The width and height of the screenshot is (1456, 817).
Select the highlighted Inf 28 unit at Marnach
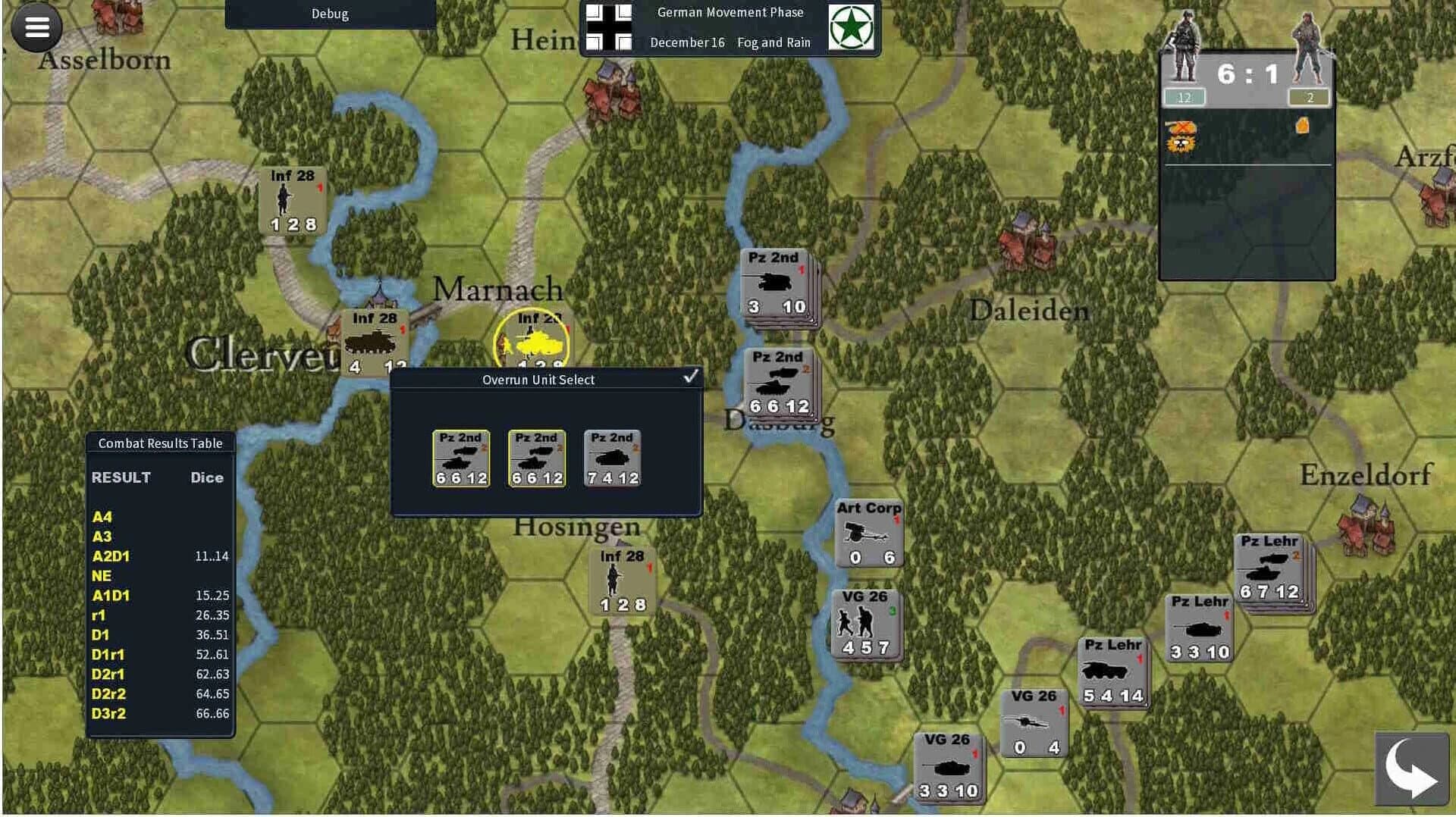pos(532,343)
